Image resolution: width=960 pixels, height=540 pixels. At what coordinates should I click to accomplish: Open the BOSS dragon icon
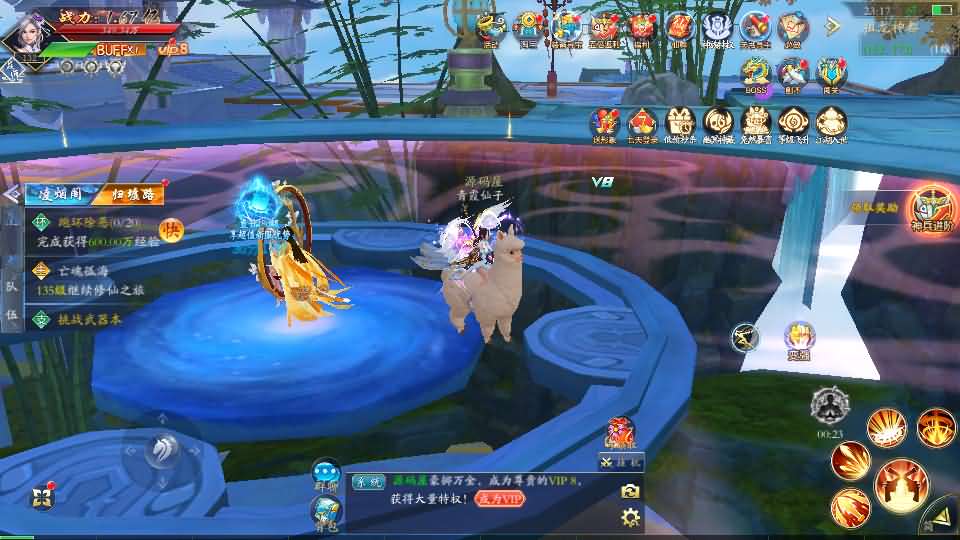[x=757, y=73]
